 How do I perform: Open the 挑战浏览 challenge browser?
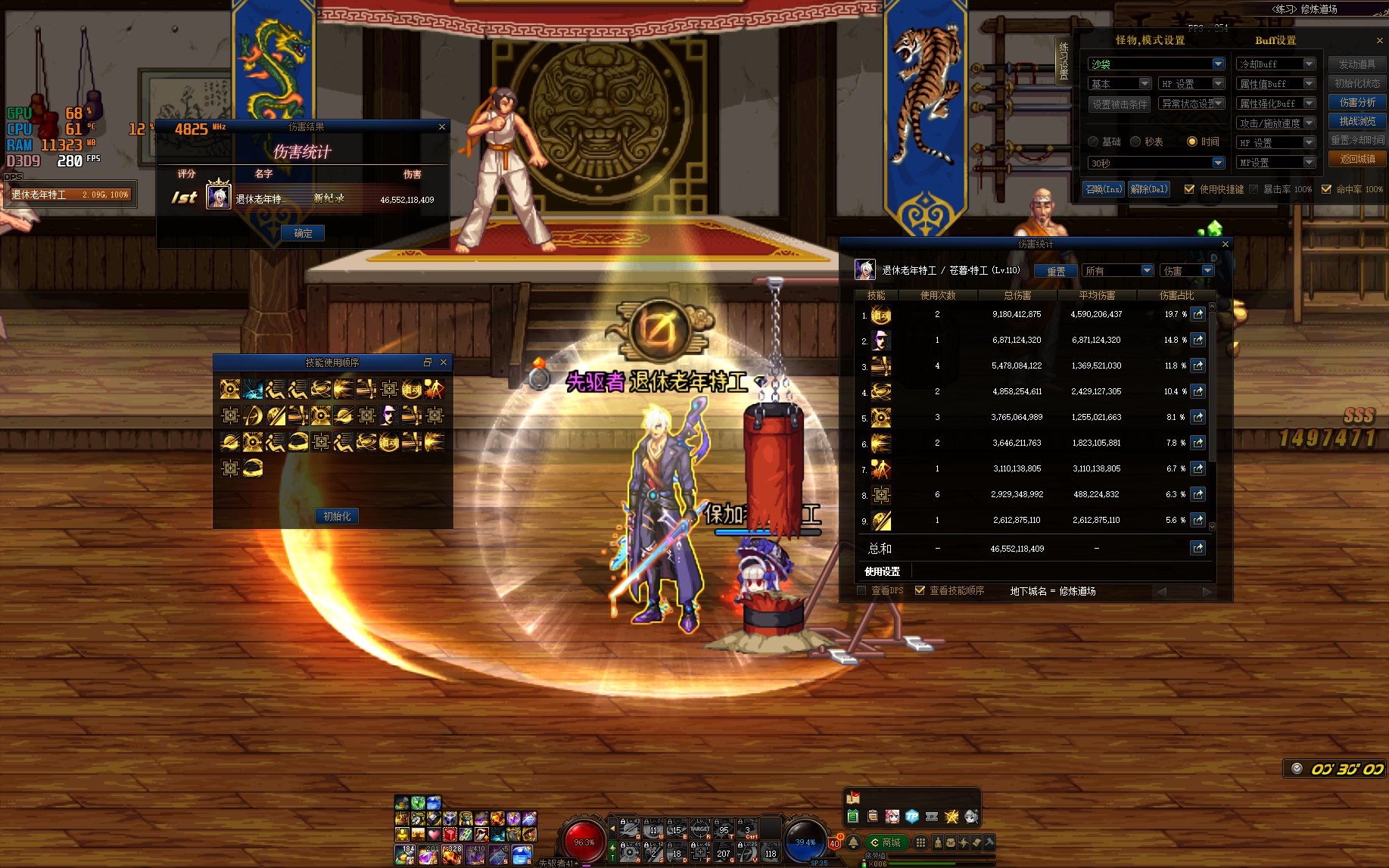click(x=1357, y=121)
